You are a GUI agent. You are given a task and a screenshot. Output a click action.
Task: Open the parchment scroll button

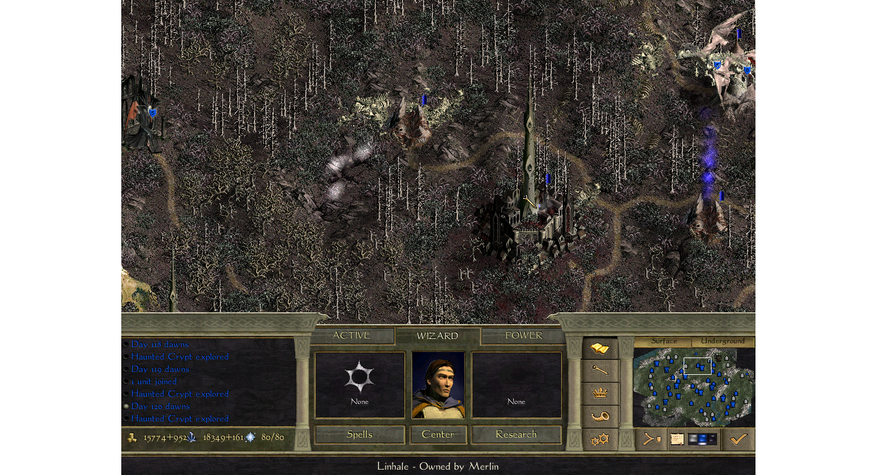pyautogui.click(x=678, y=438)
